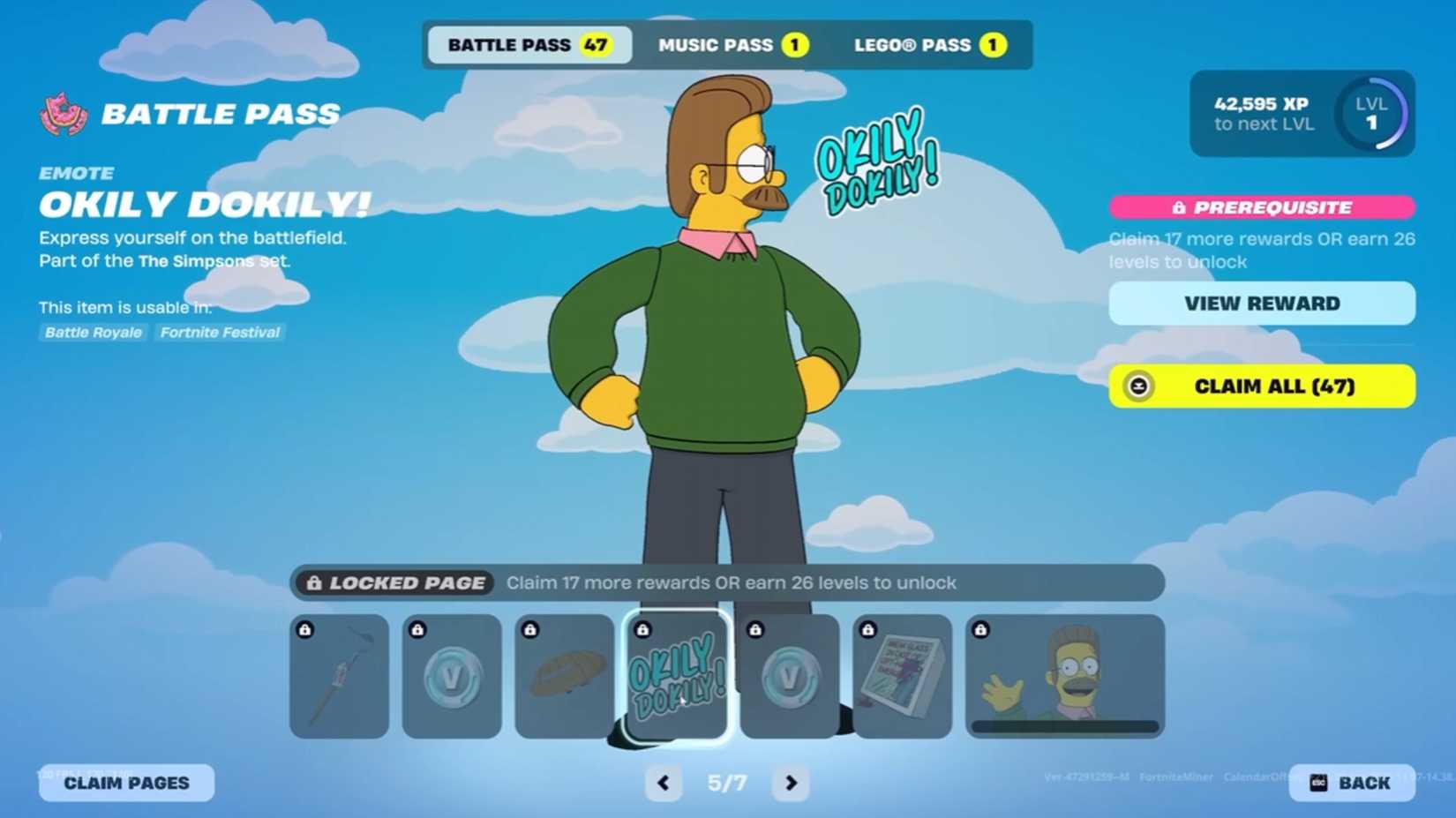Go to the previous reward page
Viewport: 1456px width, 818px height.
[x=664, y=783]
